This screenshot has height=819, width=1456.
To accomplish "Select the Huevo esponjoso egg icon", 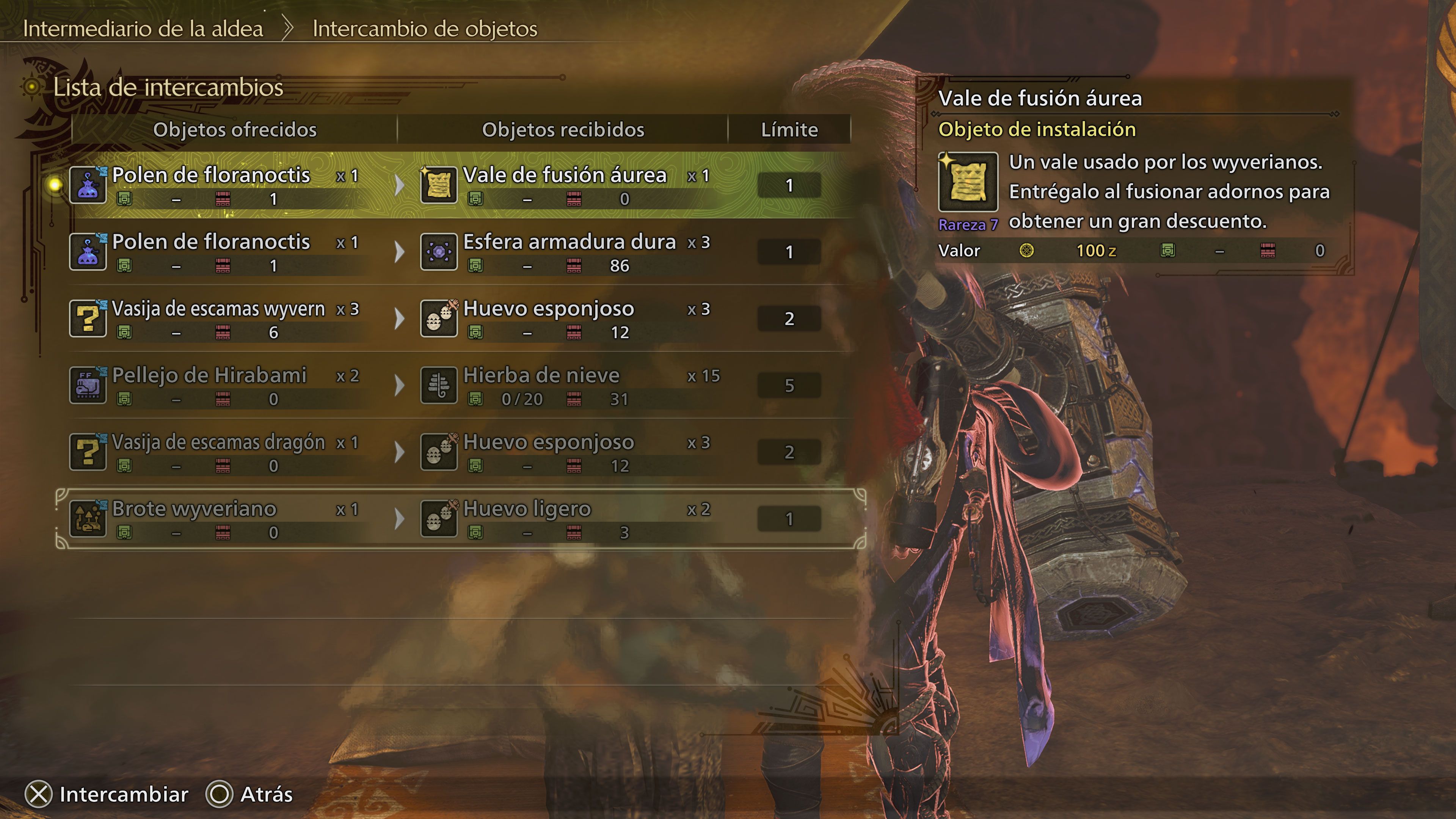I will click(x=439, y=319).
